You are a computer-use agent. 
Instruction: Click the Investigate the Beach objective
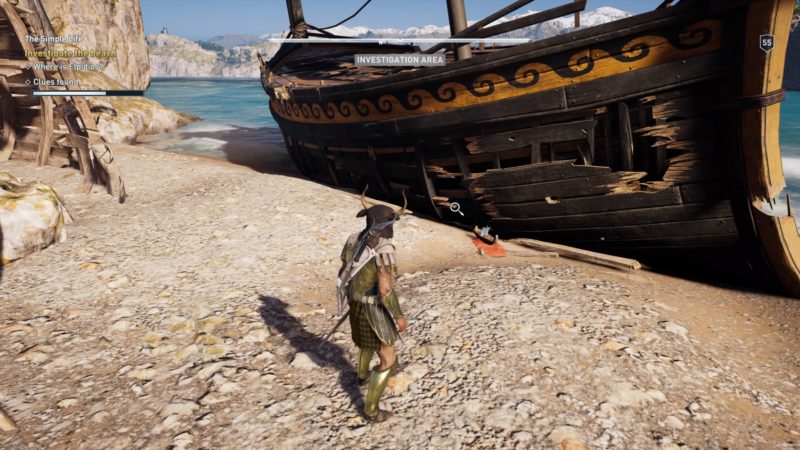(70, 52)
